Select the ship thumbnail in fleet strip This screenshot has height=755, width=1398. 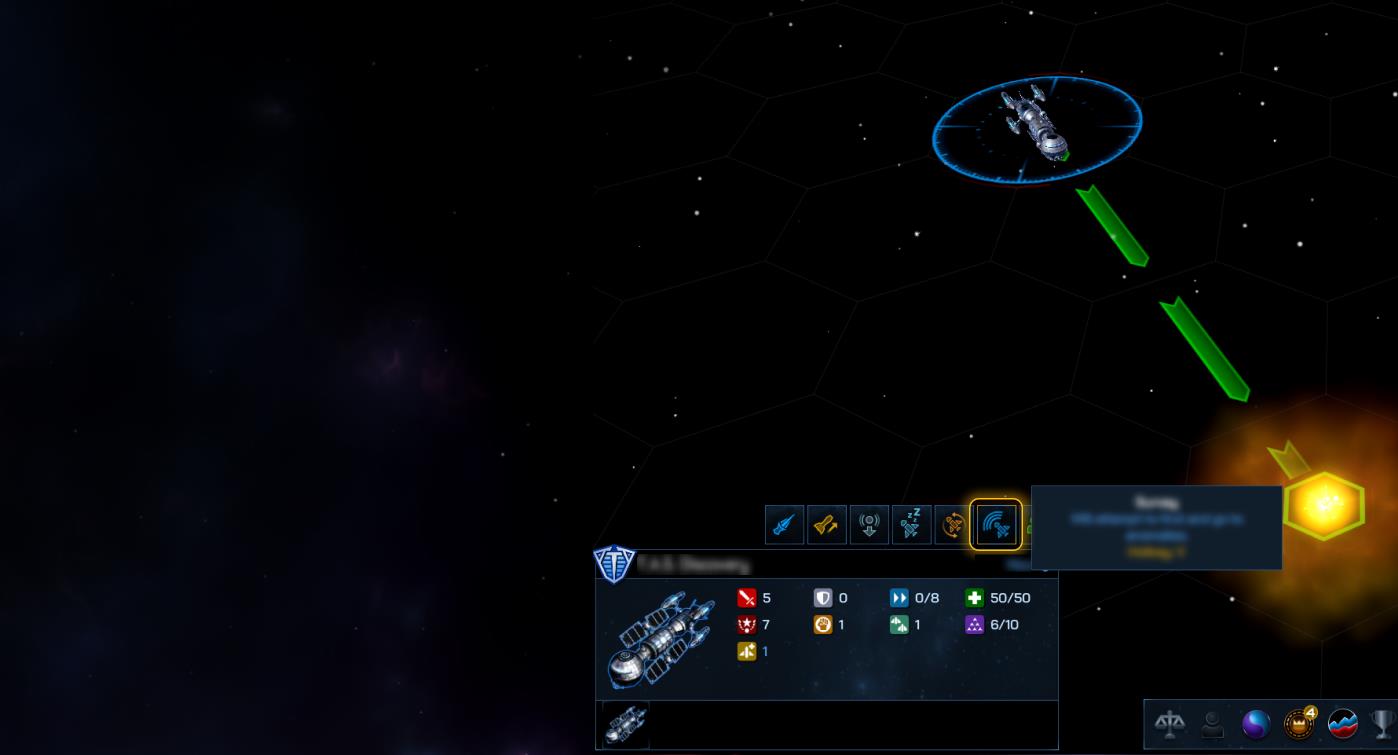[625, 724]
